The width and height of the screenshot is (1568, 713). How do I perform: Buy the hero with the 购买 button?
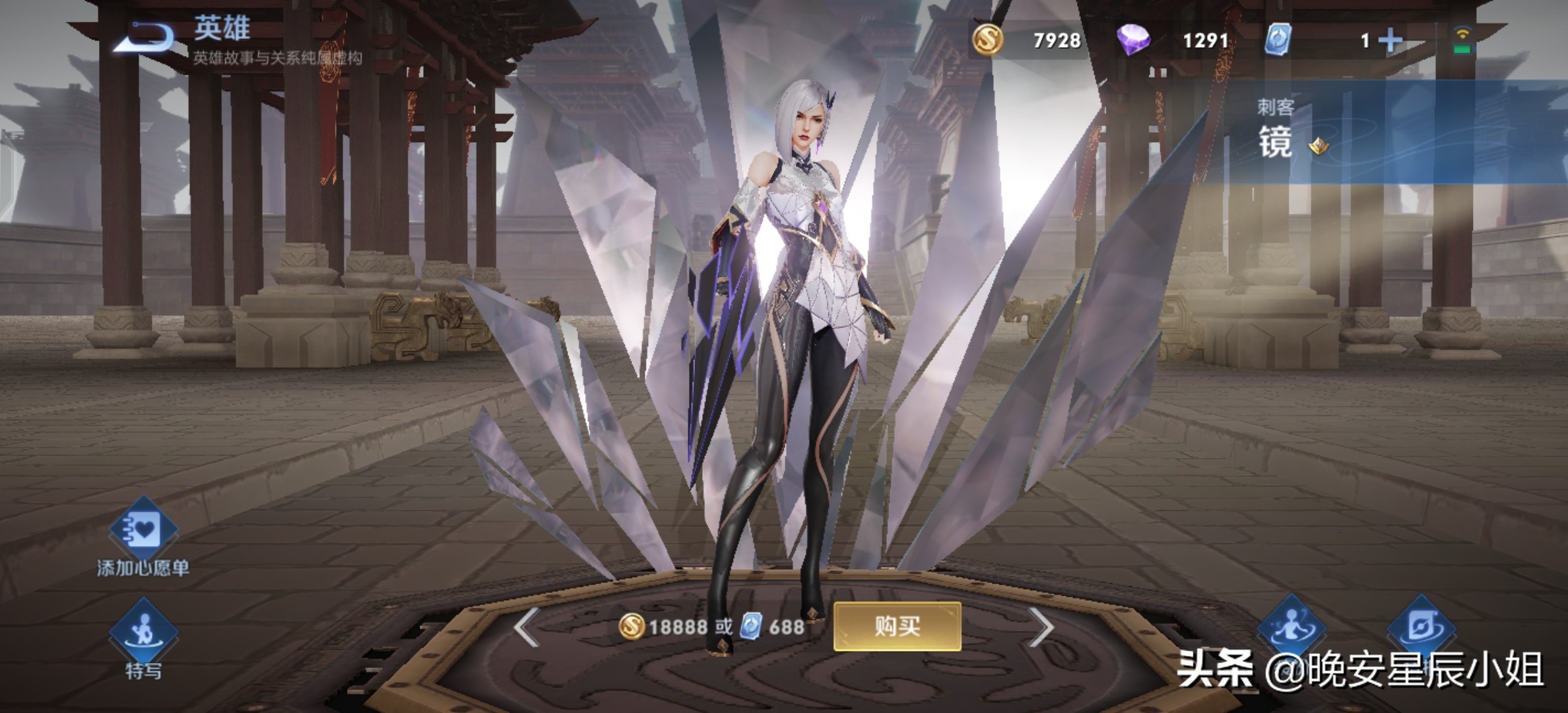point(897,626)
